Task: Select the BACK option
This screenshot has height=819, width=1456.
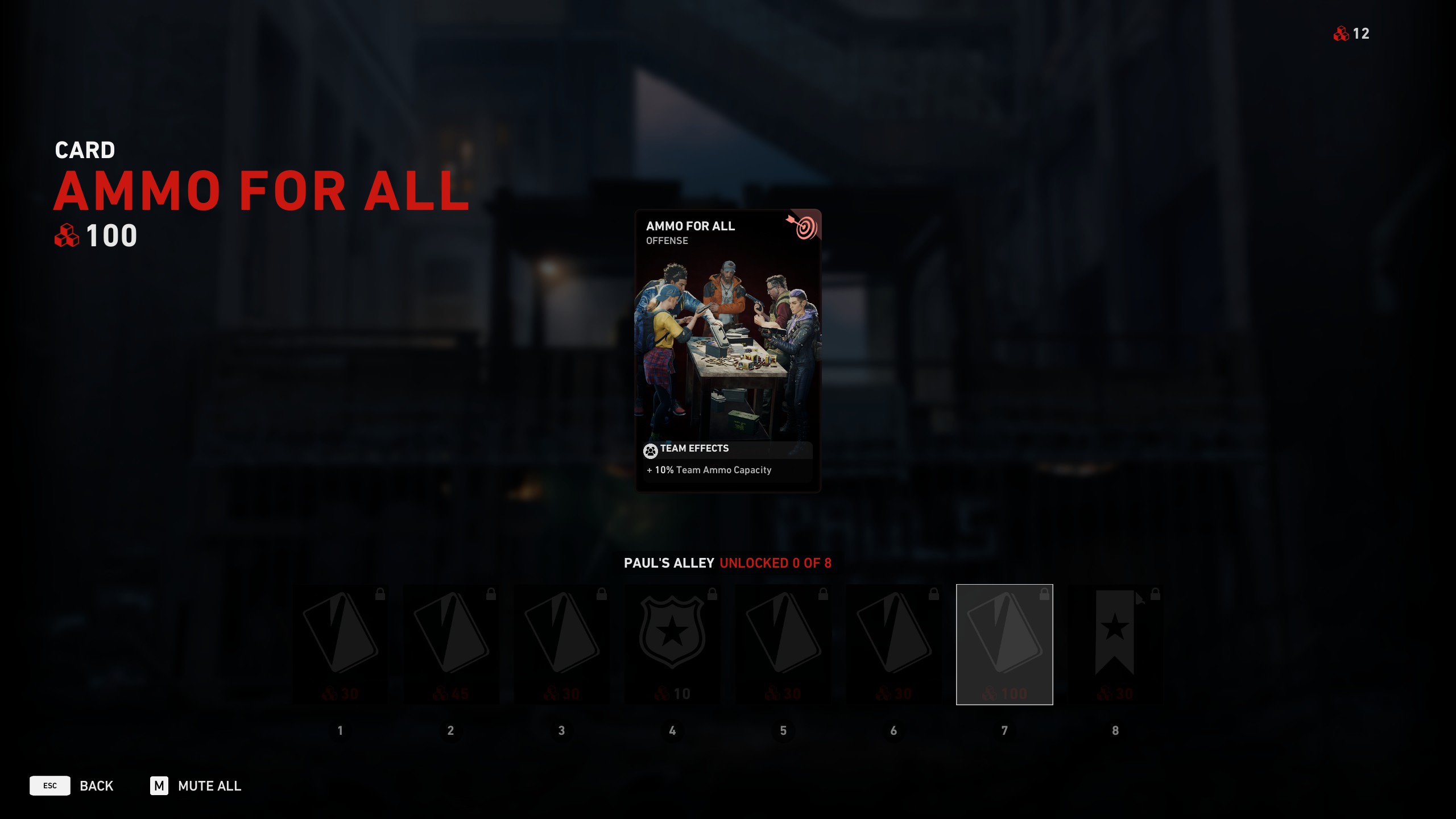Action: click(x=96, y=785)
